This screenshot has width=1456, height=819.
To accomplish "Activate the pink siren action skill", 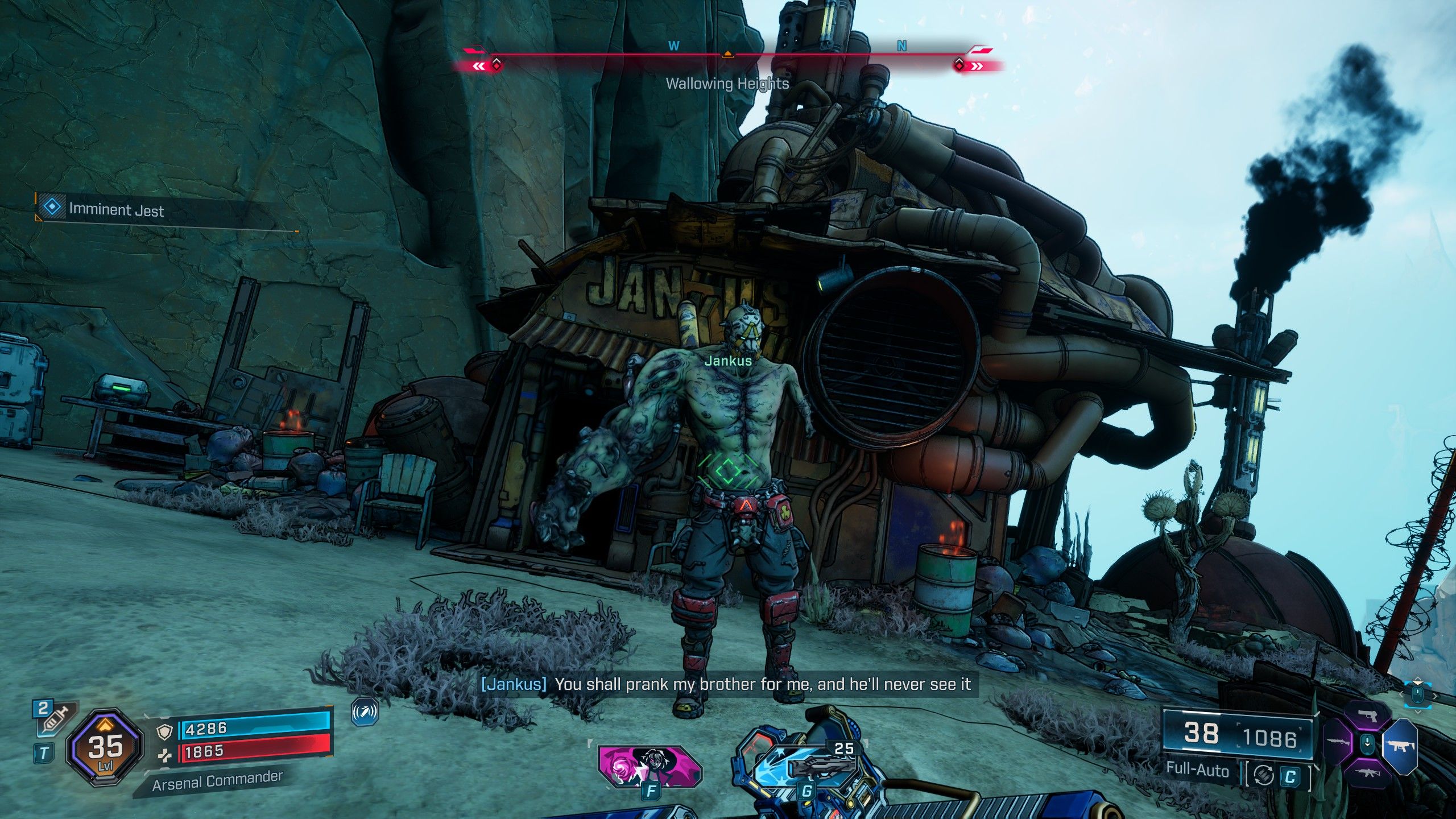I will coord(650,766).
